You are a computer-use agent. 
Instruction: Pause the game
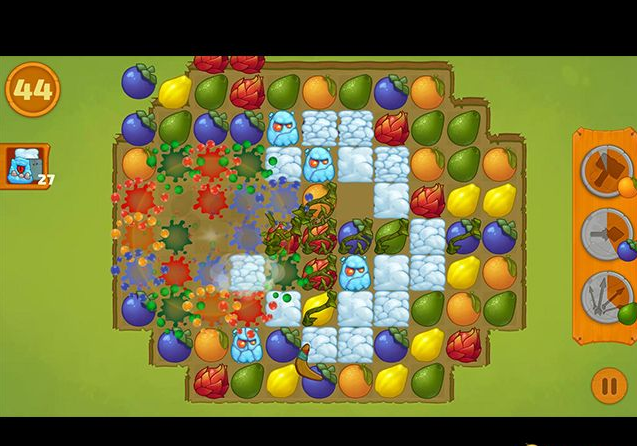click(609, 385)
